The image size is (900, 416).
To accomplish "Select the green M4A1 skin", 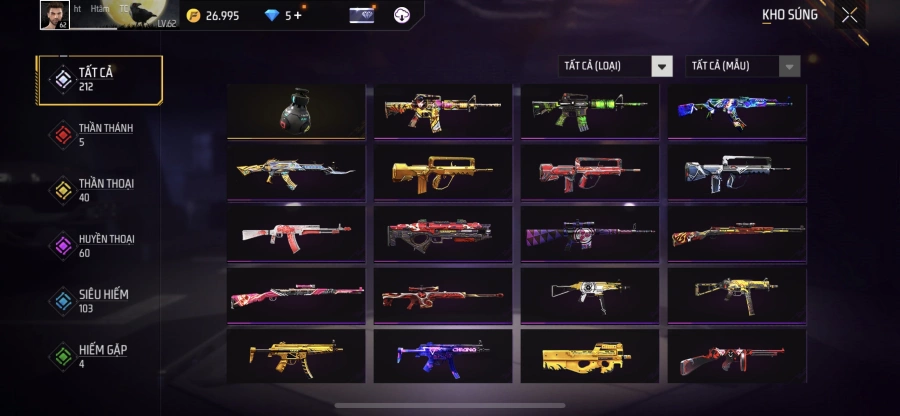I will click(x=589, y=110).
